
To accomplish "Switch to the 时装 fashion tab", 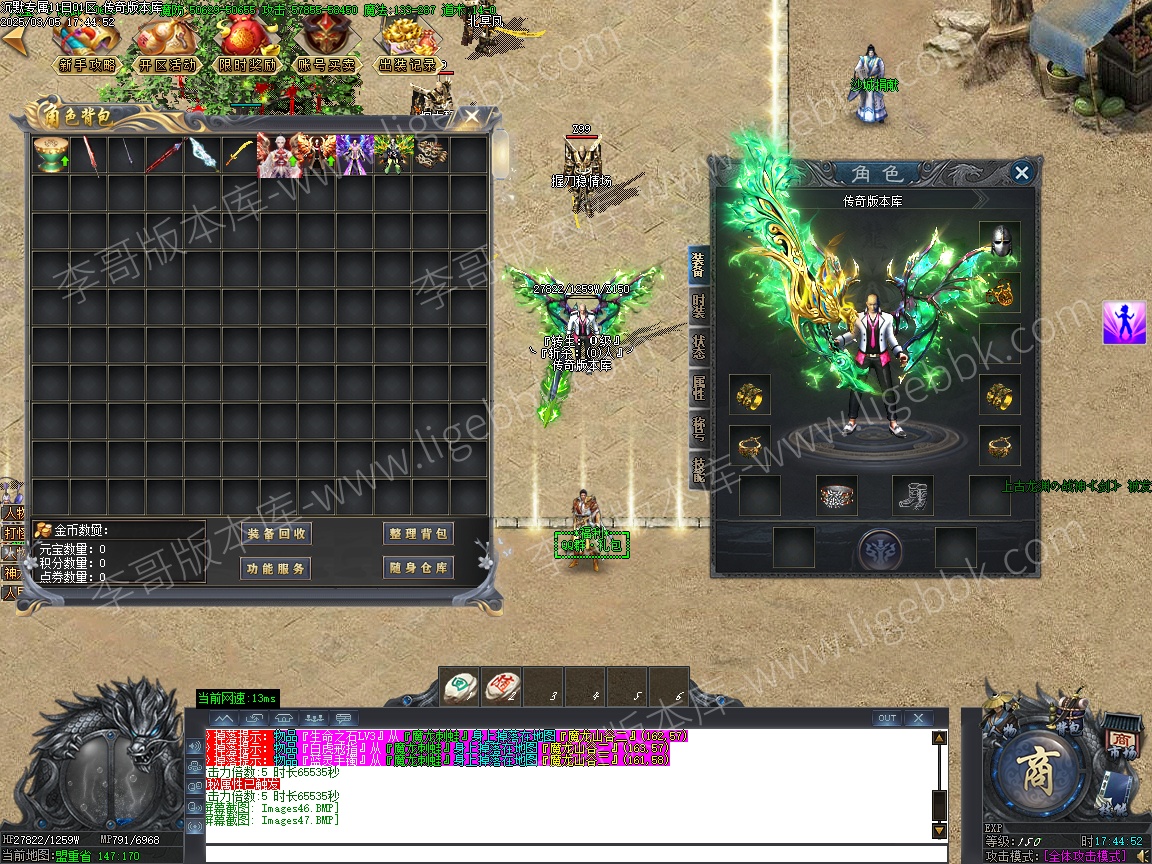I will pyautogui.click(x=698, y=307).
